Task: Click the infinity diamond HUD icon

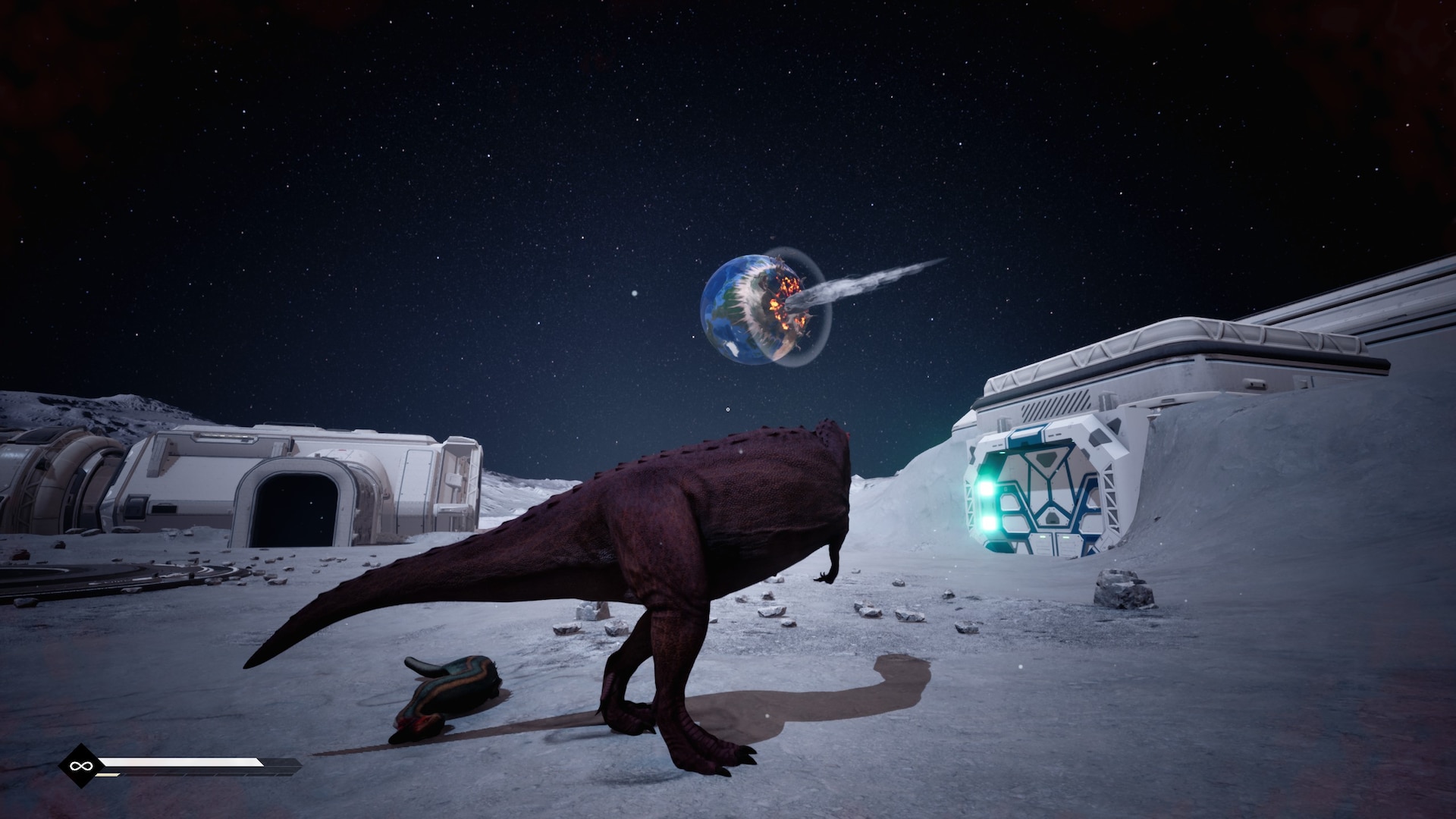Action: point(77,767)
